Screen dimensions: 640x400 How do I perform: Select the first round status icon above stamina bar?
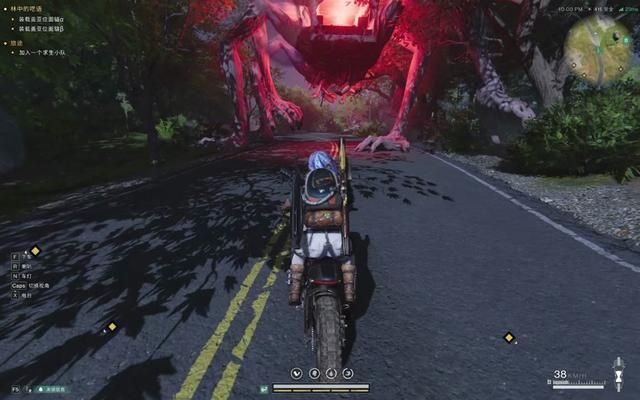pos(297,373)
